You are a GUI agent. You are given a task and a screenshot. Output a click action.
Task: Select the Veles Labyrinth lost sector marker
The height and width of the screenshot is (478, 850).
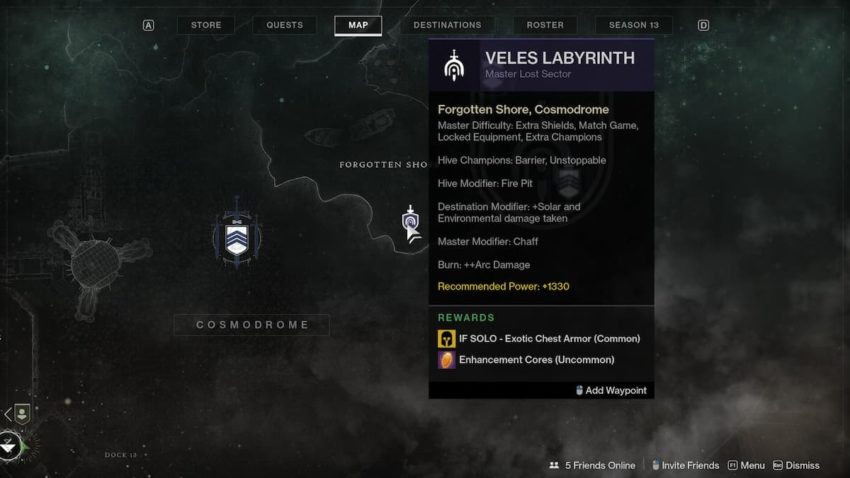tap(410, 219)
